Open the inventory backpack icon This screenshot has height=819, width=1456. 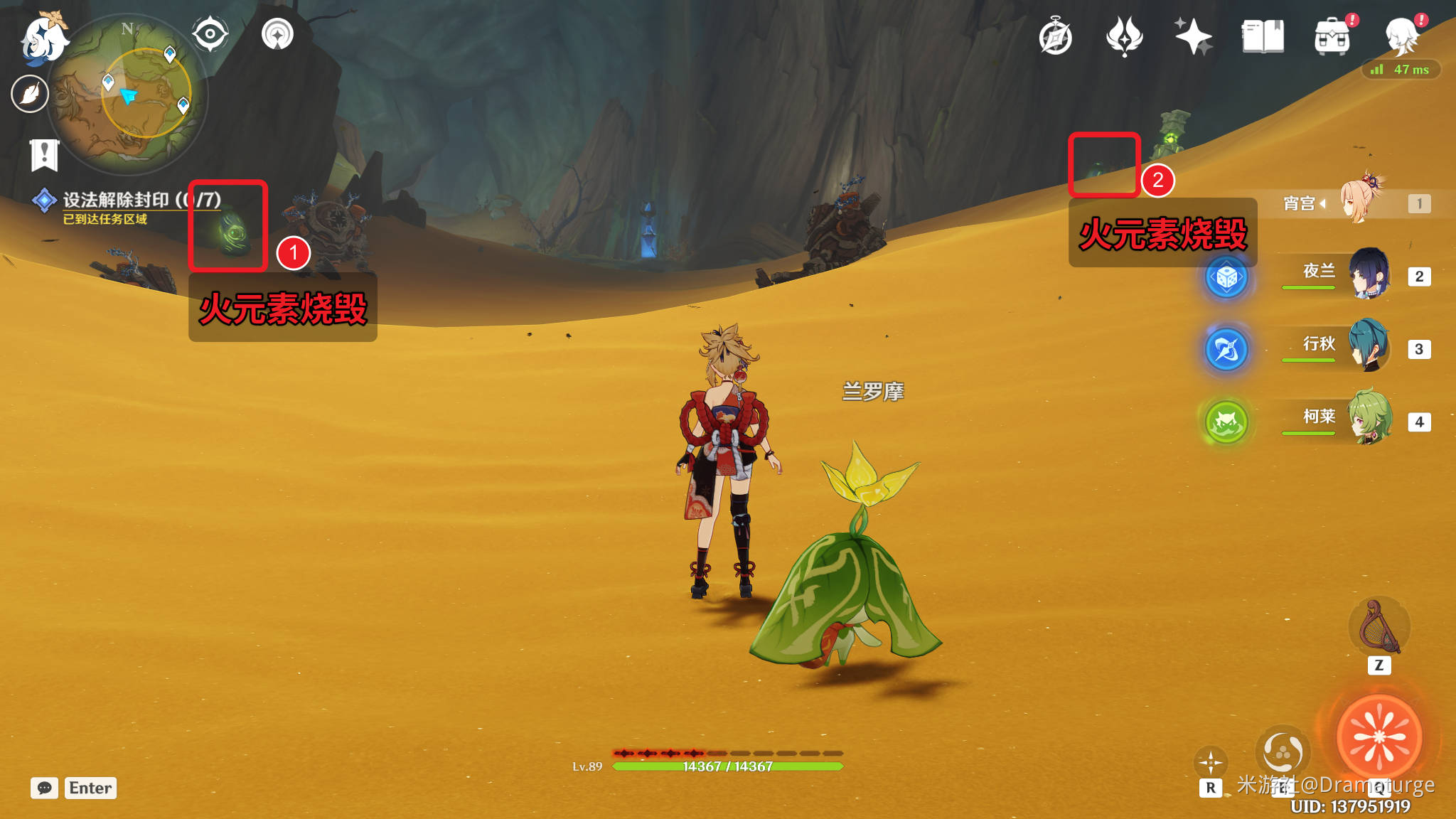(x=1332, y=37)
